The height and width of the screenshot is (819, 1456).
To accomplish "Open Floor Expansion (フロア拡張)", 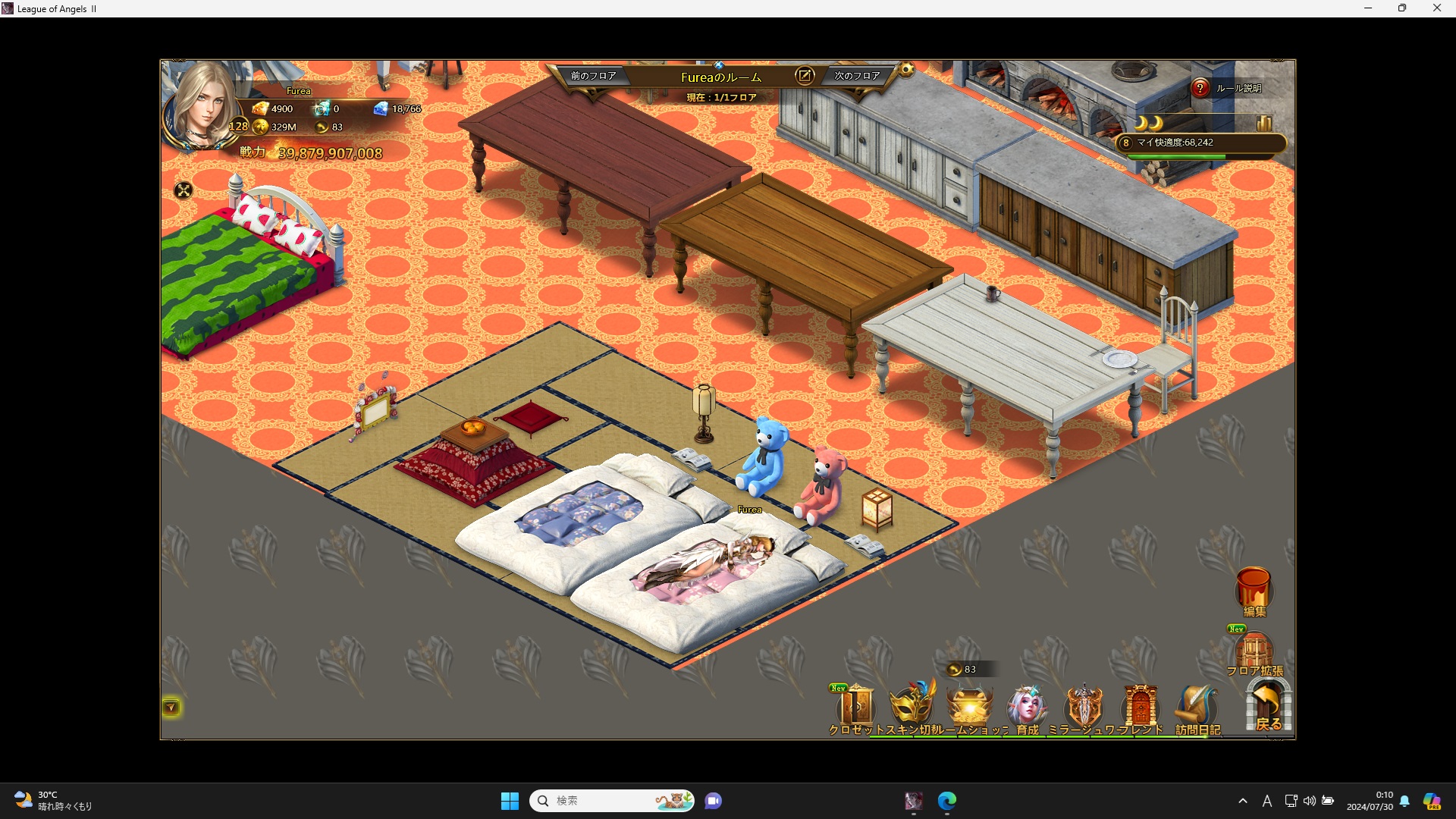I will (x=1254, y=652).
